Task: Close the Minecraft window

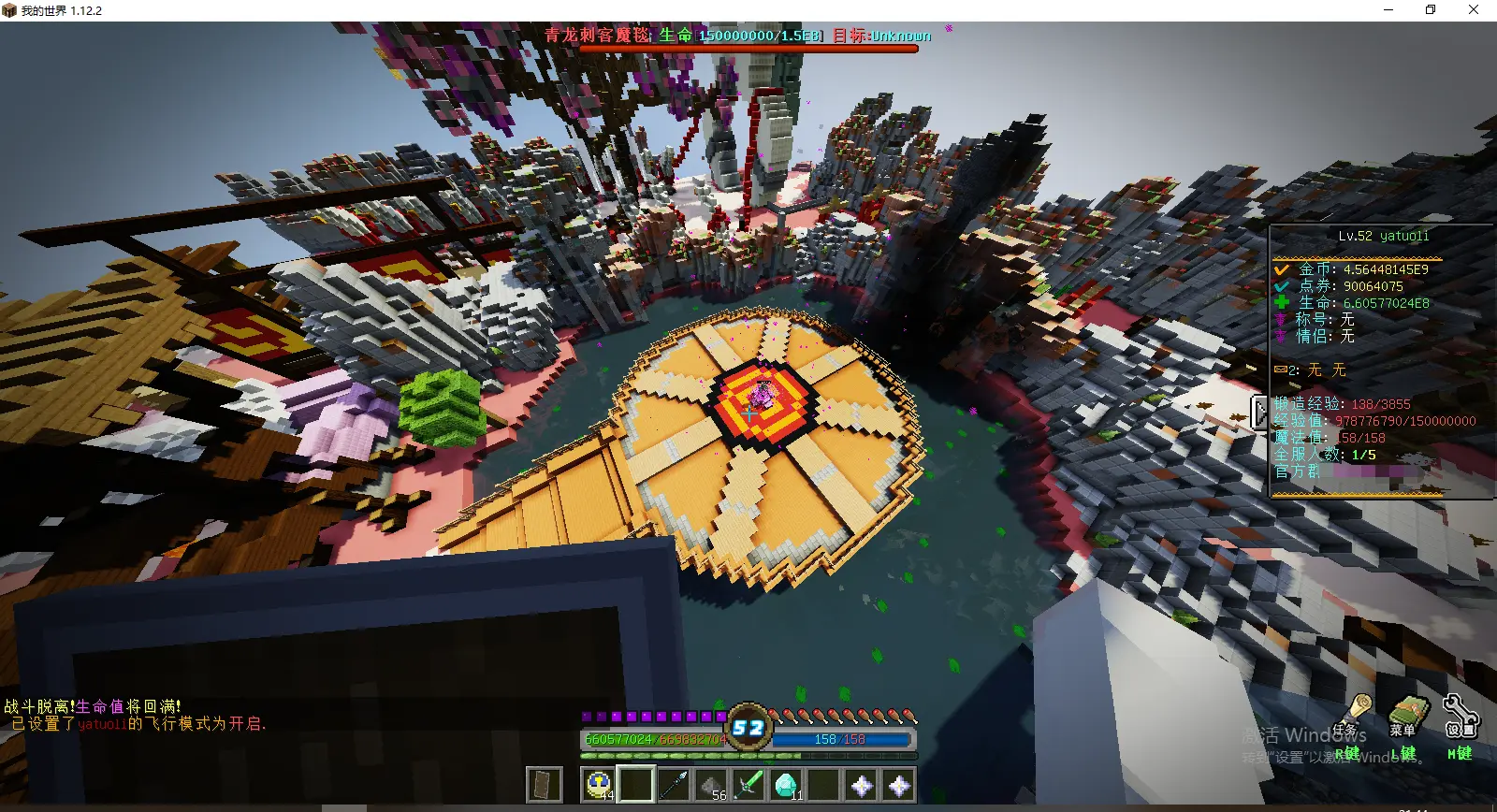Action: tap(1474, 10)
